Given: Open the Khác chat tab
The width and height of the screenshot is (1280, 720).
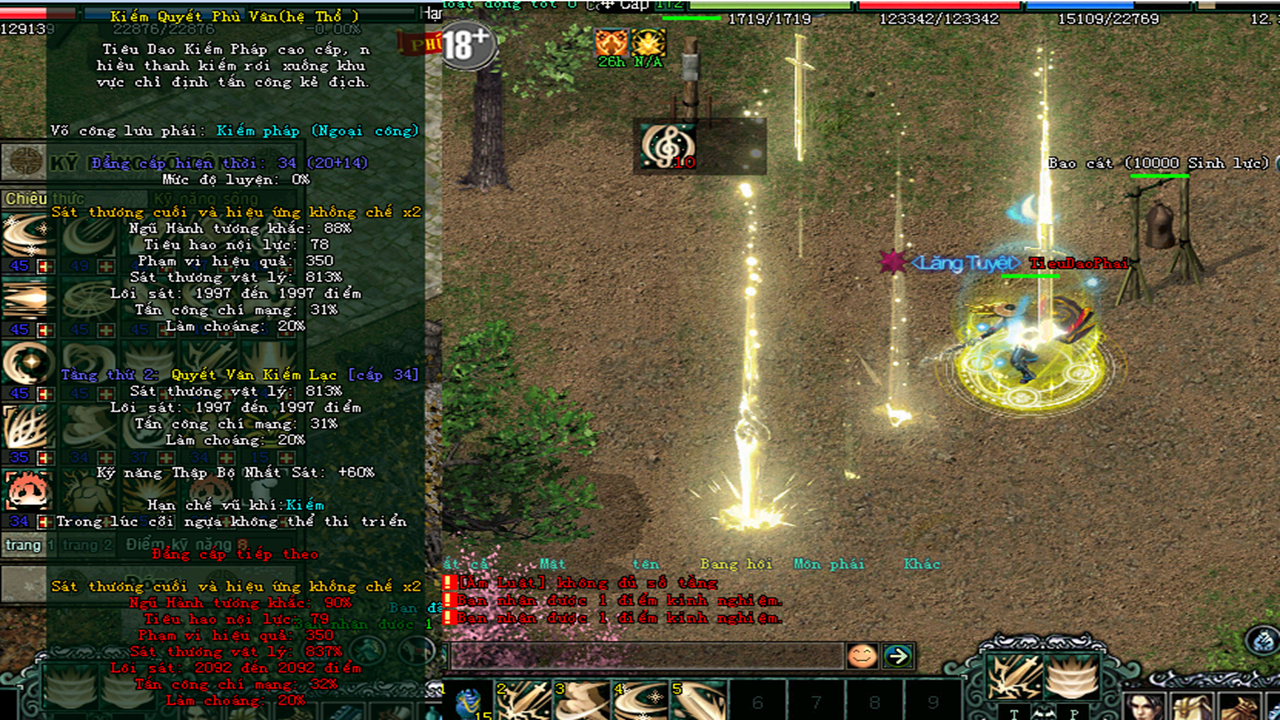Looking at the screenshot, I should 922,564.
